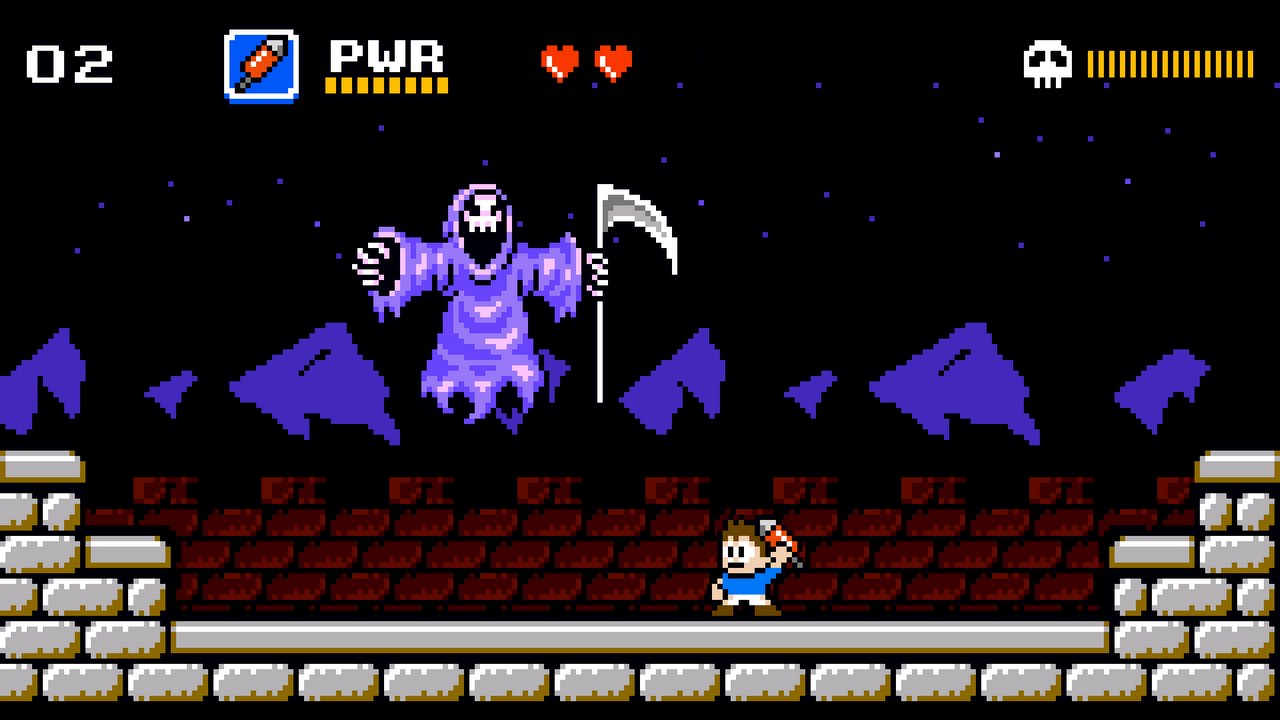Click the first red heart

point(560,60)
